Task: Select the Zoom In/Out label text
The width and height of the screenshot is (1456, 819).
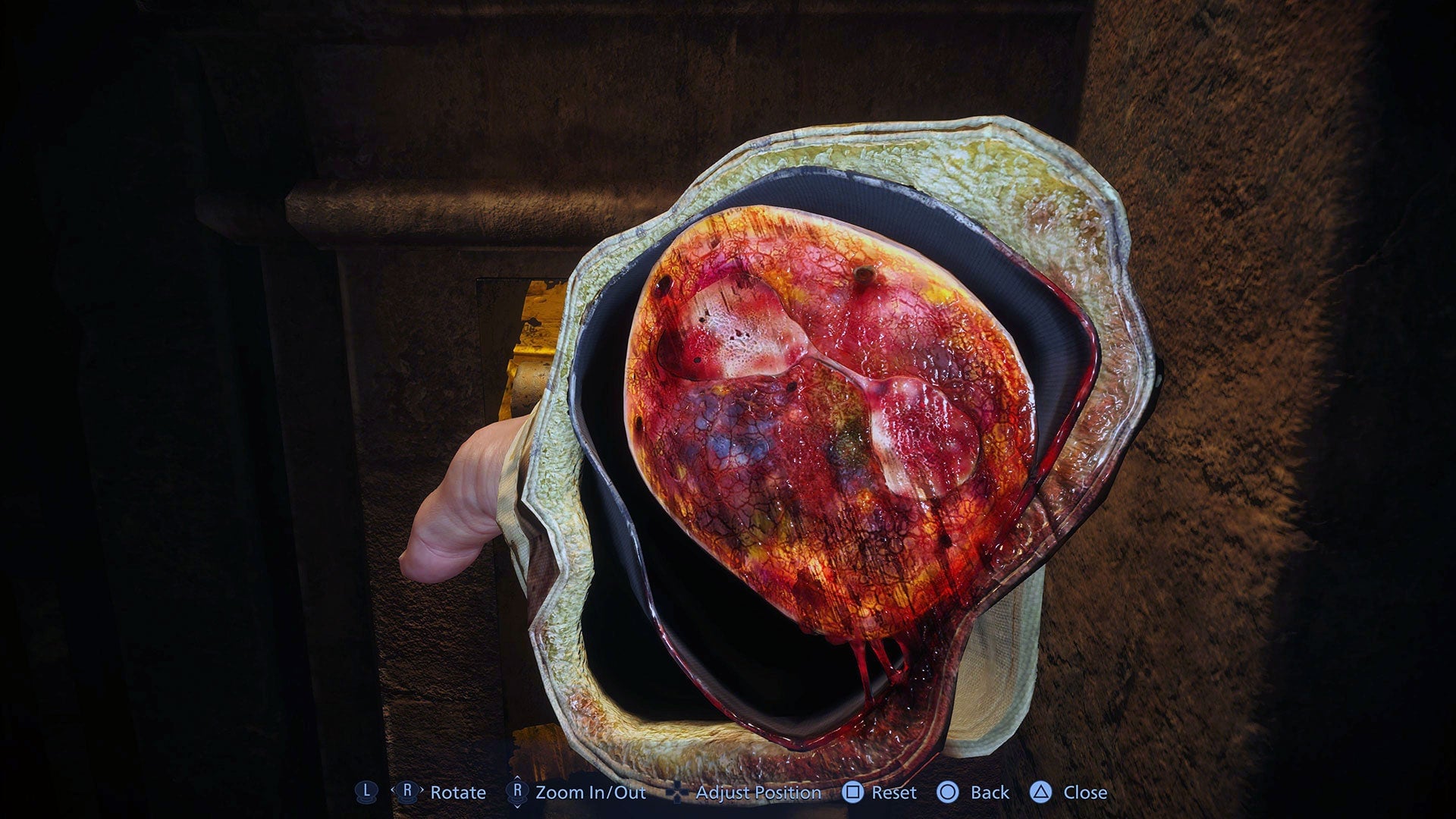Action: 591,792
